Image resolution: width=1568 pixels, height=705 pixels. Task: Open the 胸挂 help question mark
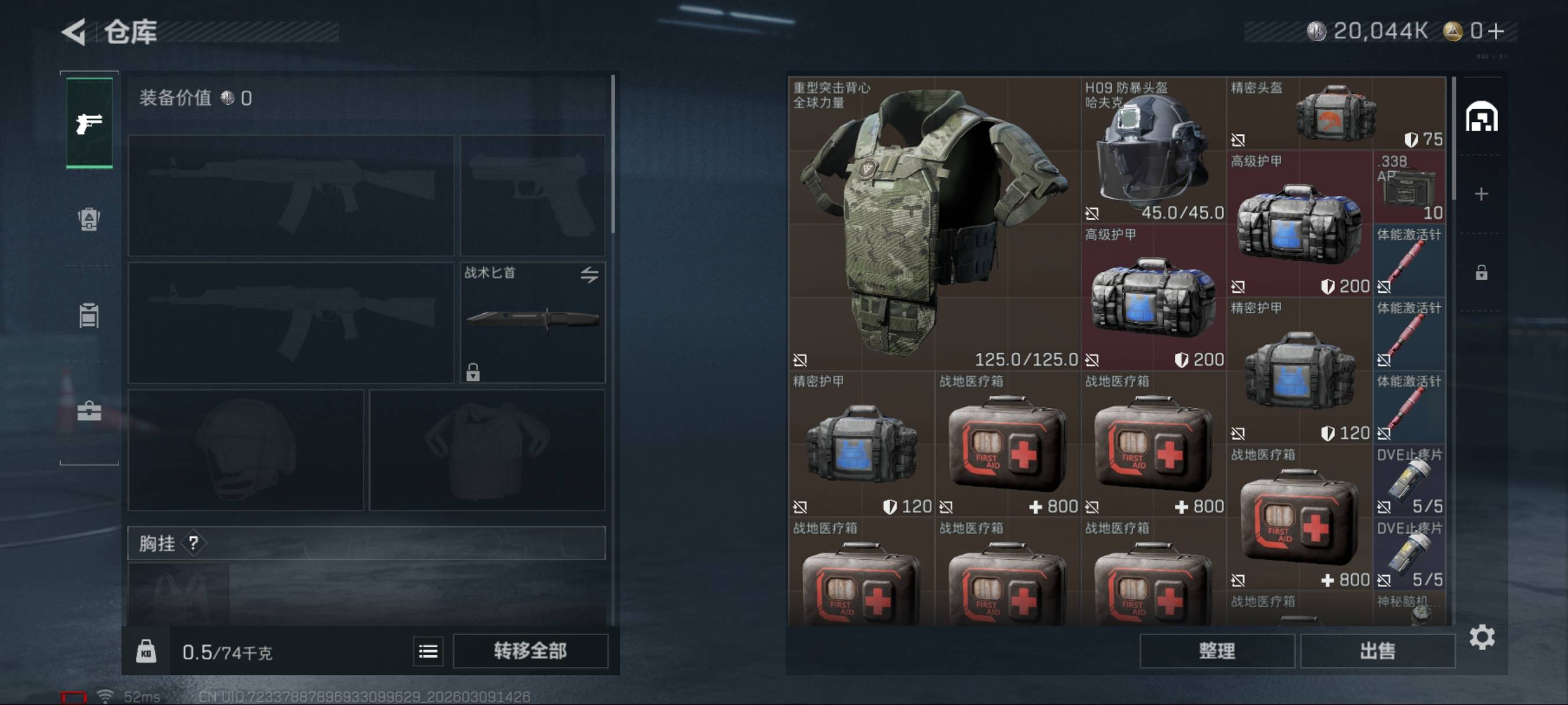194,543
